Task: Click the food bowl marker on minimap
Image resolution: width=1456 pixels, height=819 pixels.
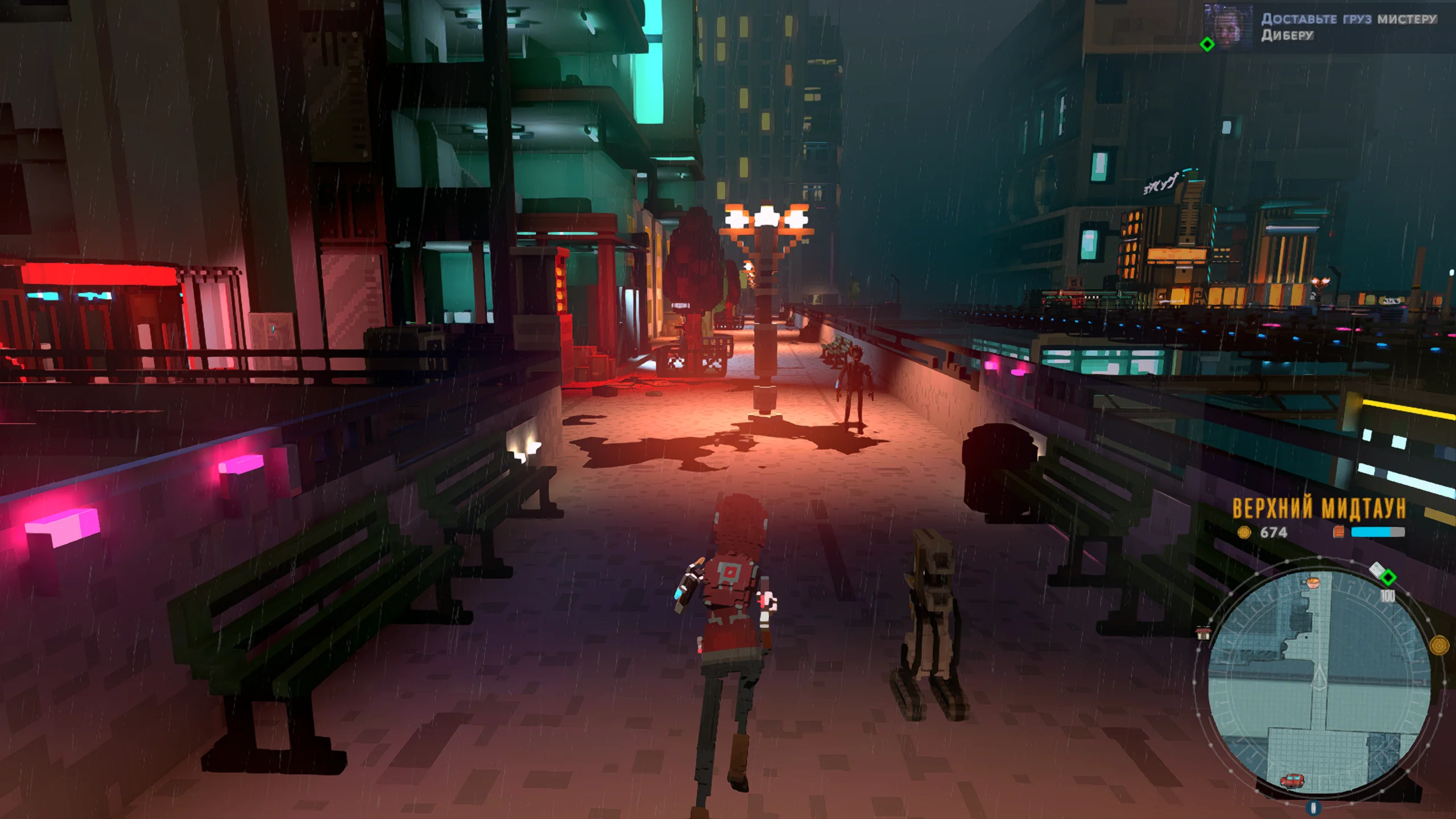Action: (x=1312, y=582)
